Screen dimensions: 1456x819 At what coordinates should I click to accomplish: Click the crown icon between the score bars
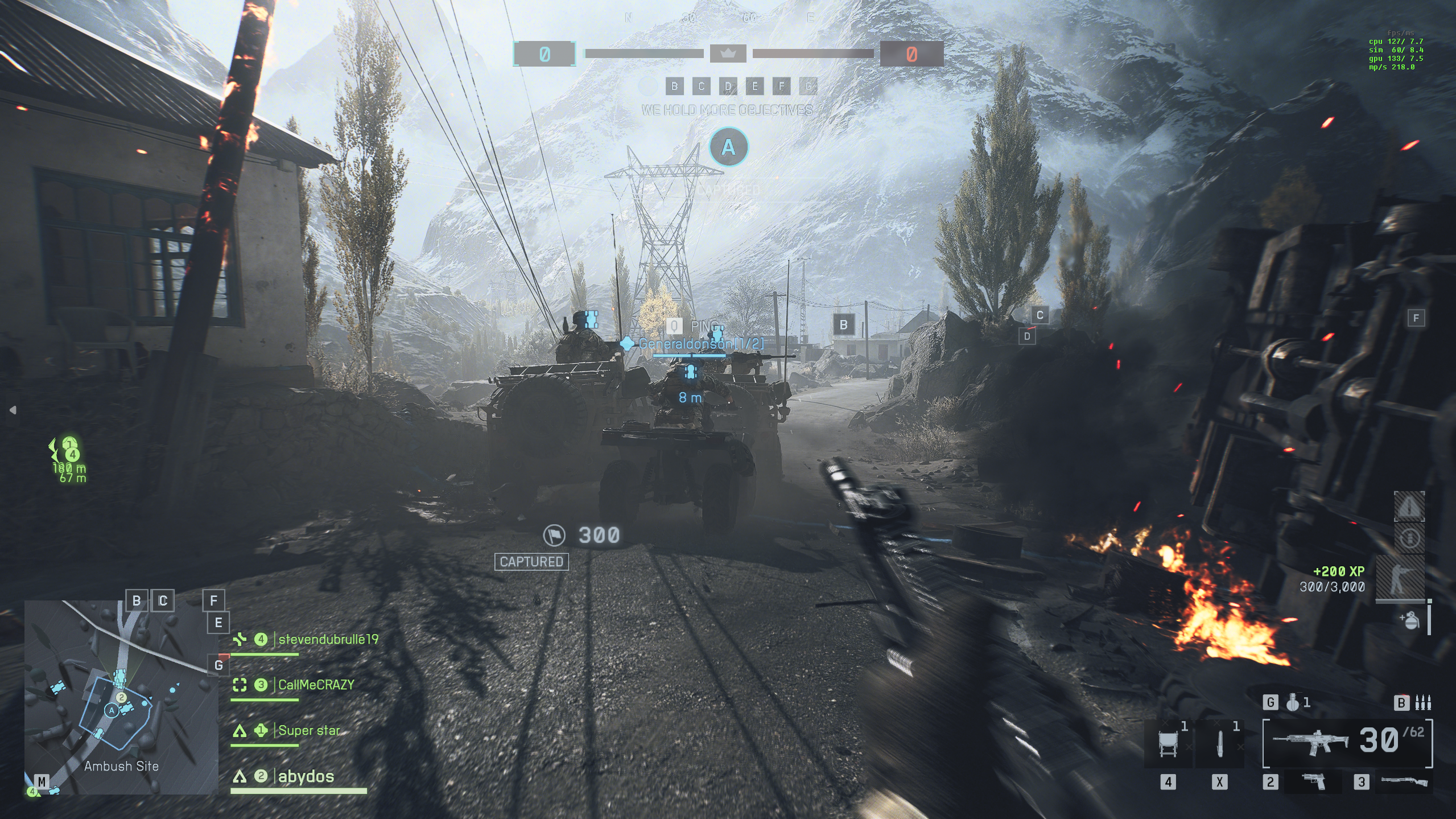[x=728, y=53]
